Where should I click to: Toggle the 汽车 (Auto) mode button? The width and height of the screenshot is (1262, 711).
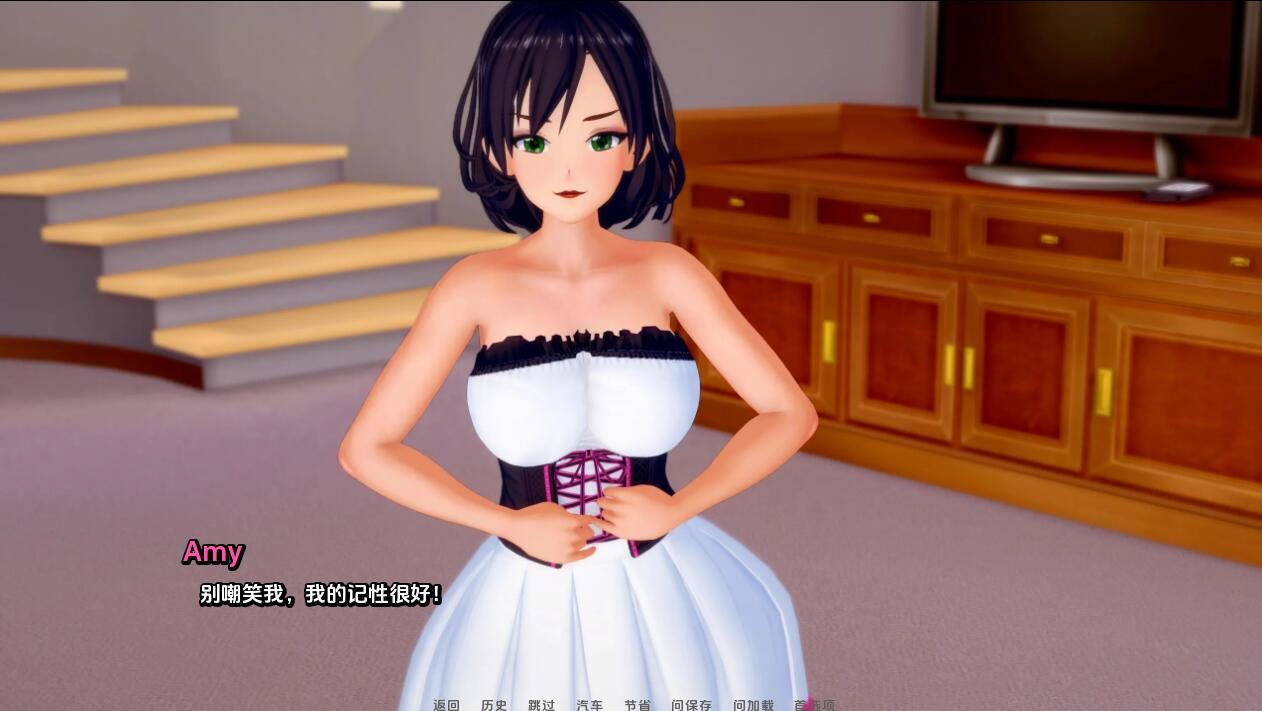click(x=589, y=704)
